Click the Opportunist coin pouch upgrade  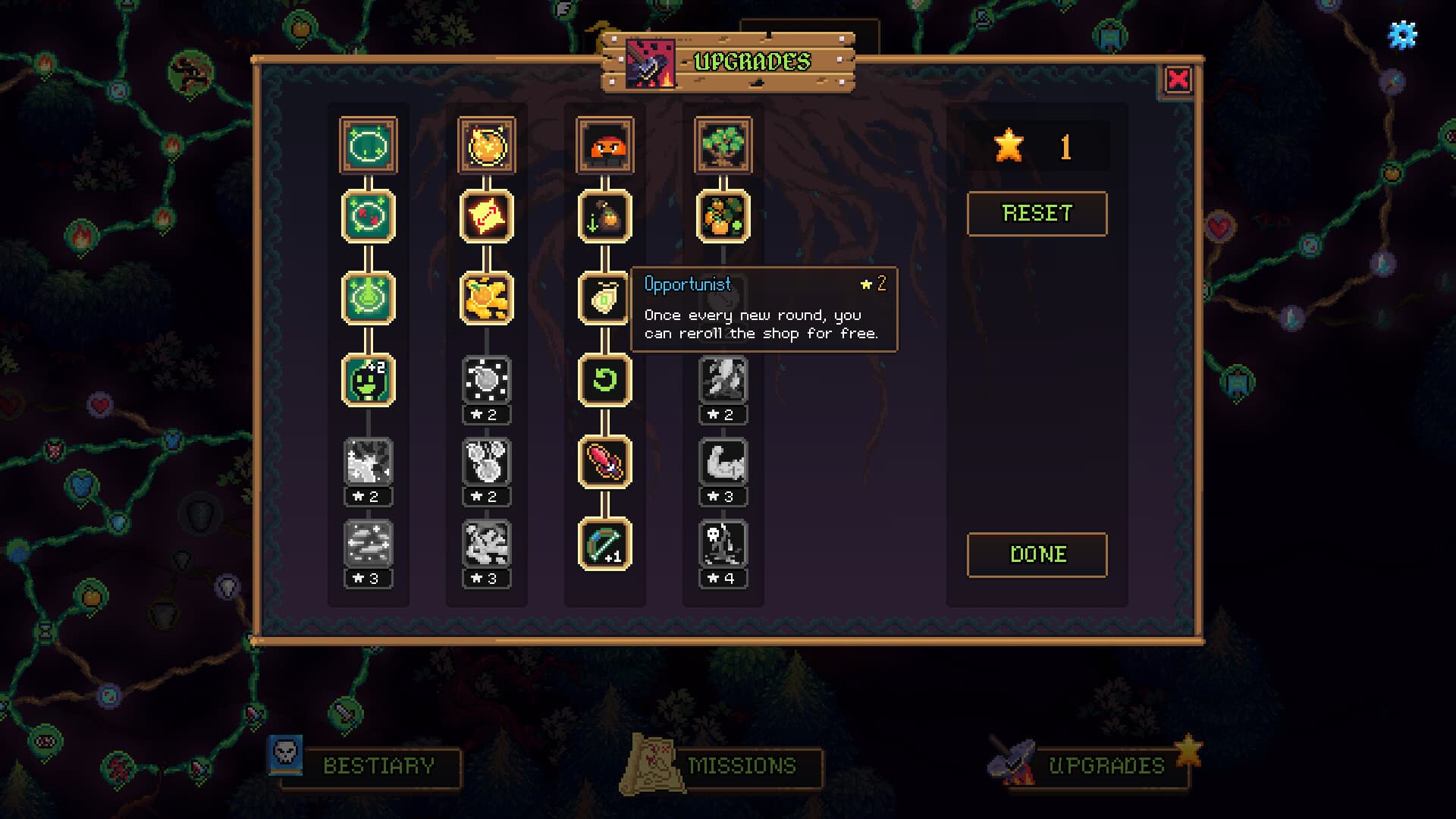[604, 299]
